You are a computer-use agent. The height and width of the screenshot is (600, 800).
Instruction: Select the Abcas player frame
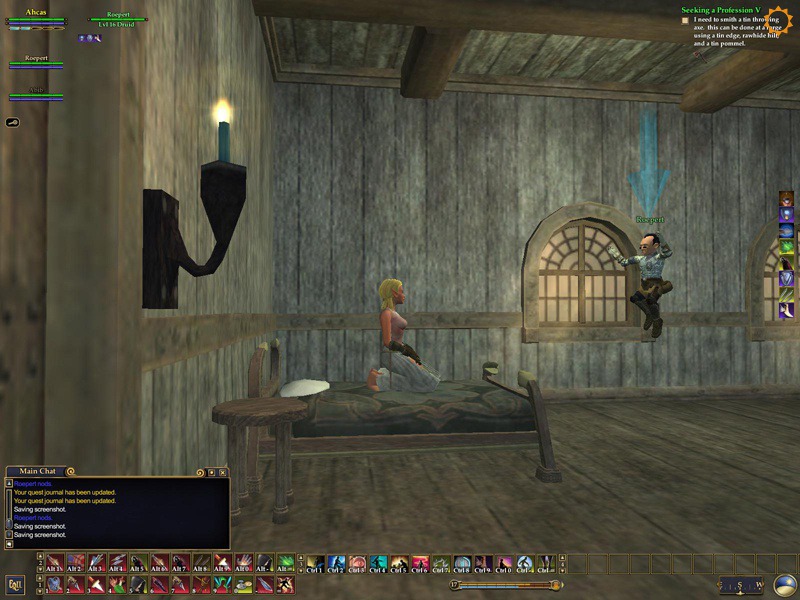[35, 16]
